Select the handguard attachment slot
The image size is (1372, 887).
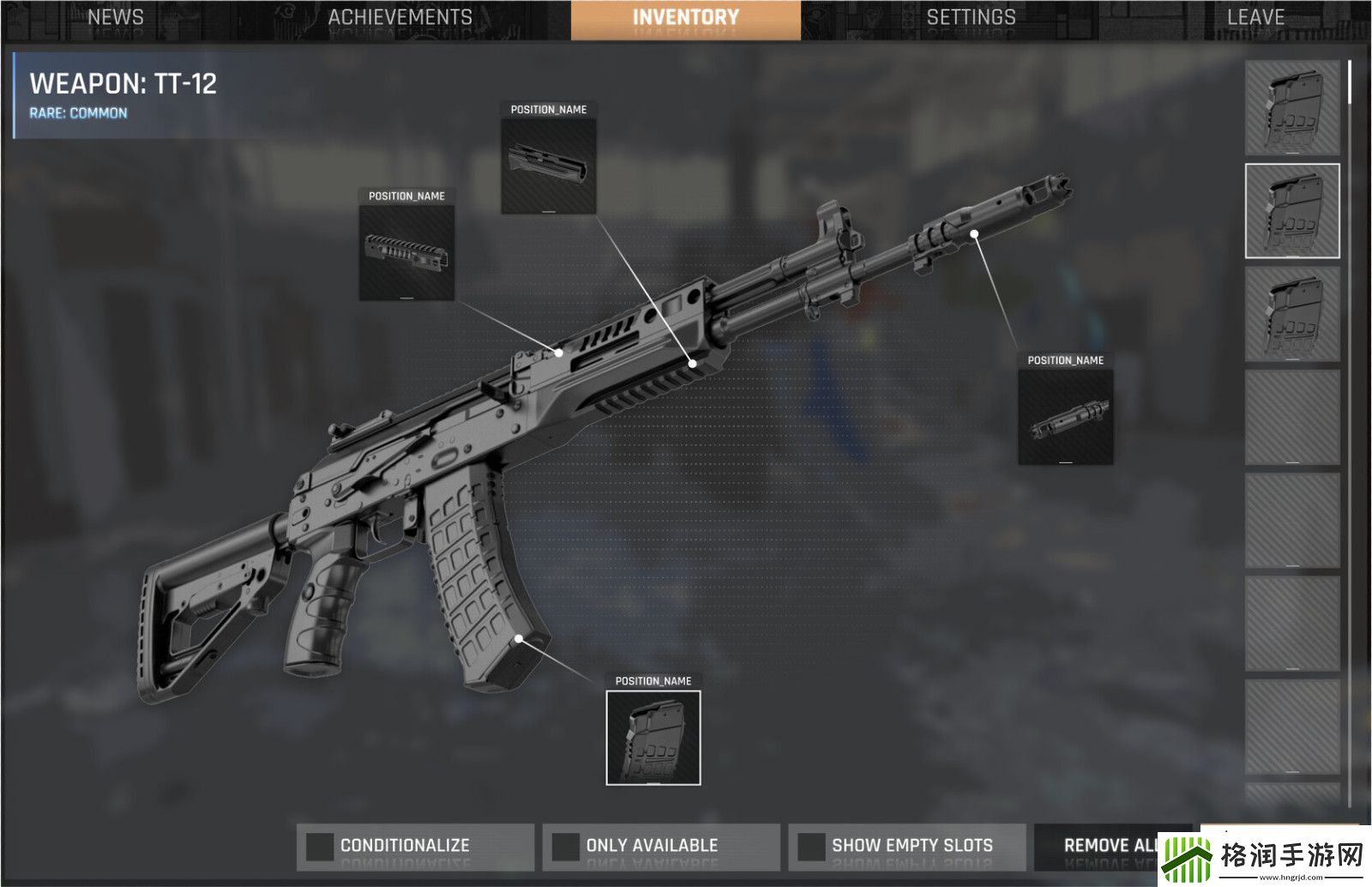pos(549,166)
